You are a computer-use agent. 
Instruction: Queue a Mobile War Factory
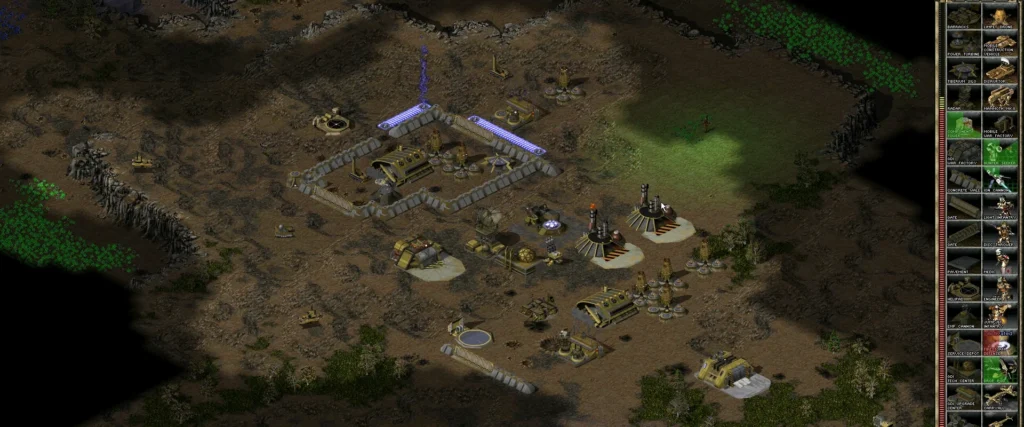coord(1000,126)
